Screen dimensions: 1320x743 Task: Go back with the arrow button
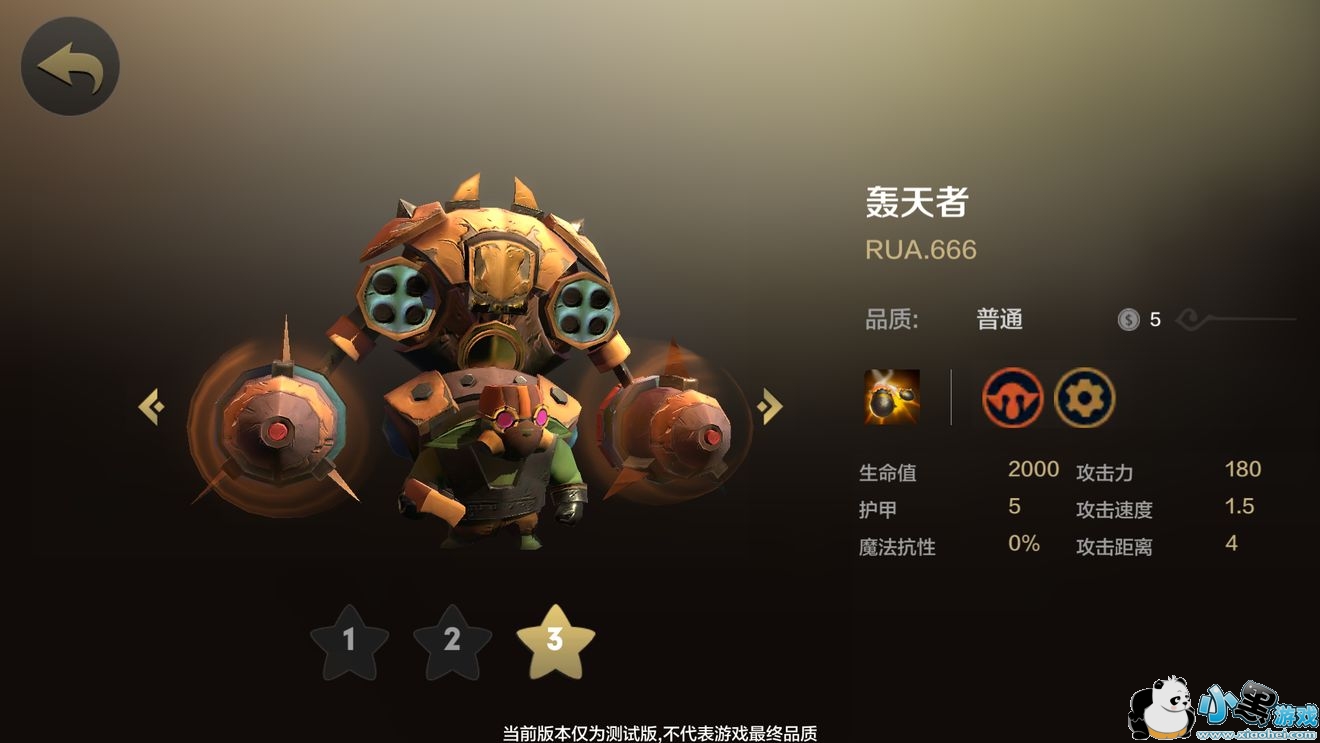70,67
